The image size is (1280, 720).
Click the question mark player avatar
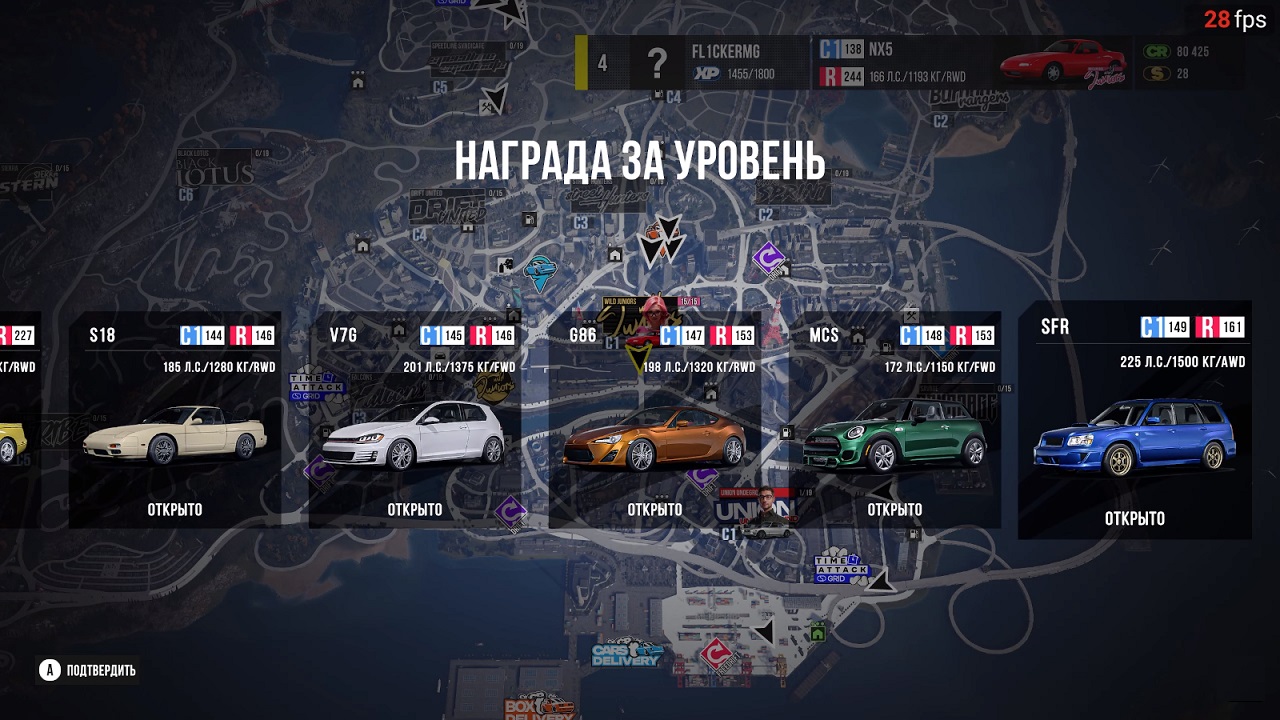coord(657,62)
